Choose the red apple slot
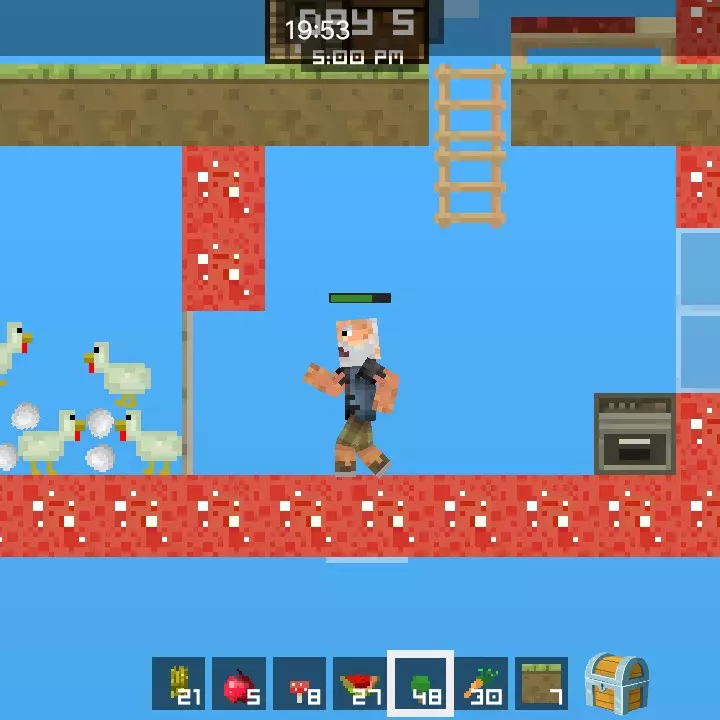Viewport: 720px width, 720px height. click(239, 684)
